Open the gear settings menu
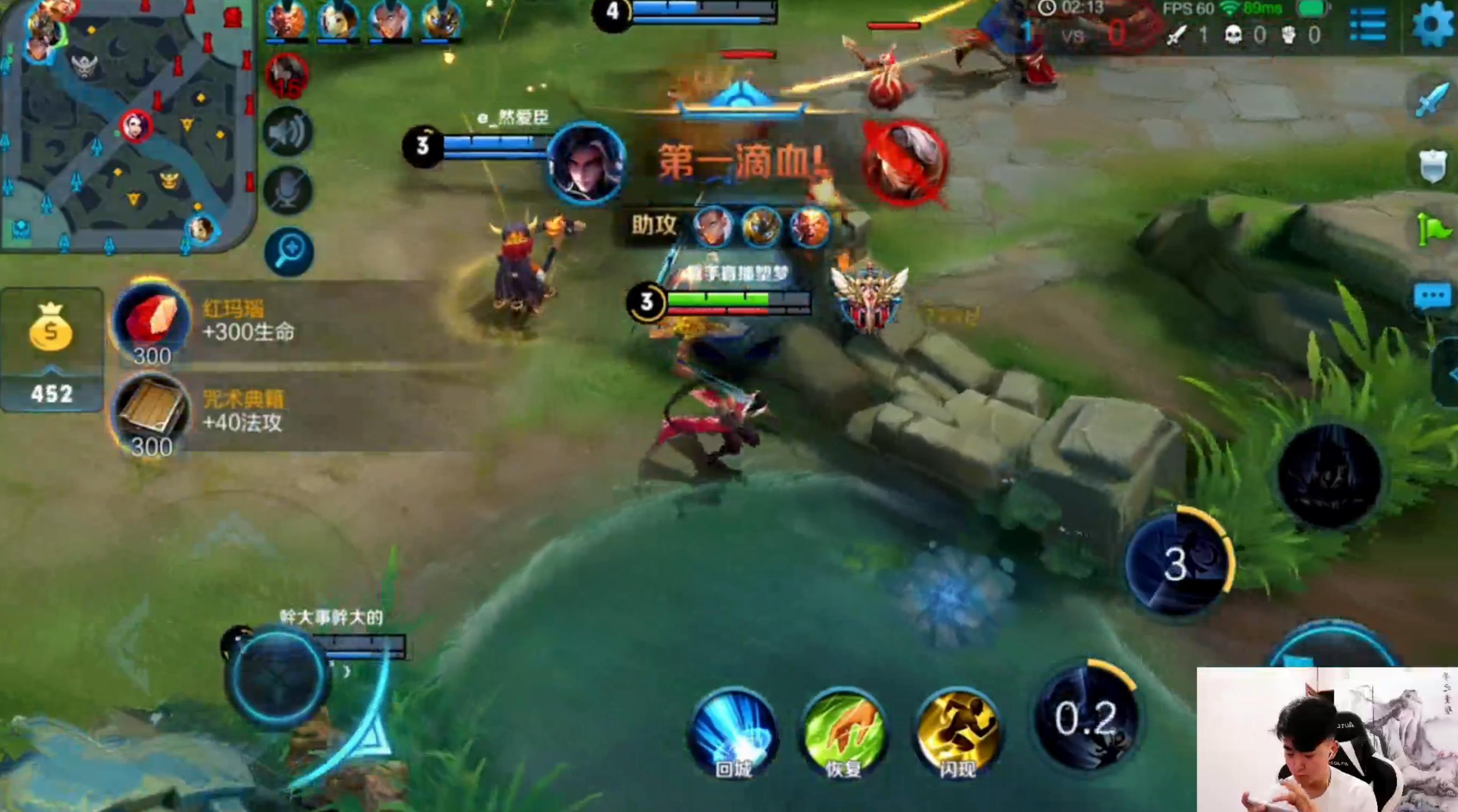 (1433, 25)
